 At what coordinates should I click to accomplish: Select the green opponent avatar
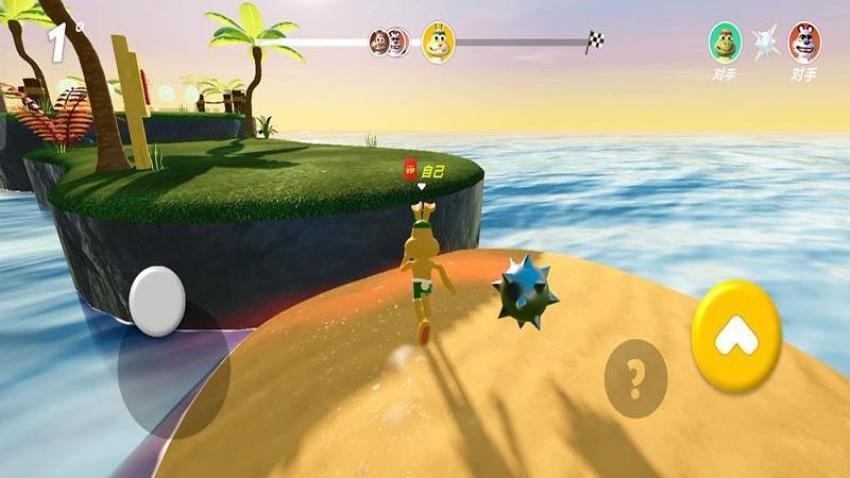[x=725, y=43]
